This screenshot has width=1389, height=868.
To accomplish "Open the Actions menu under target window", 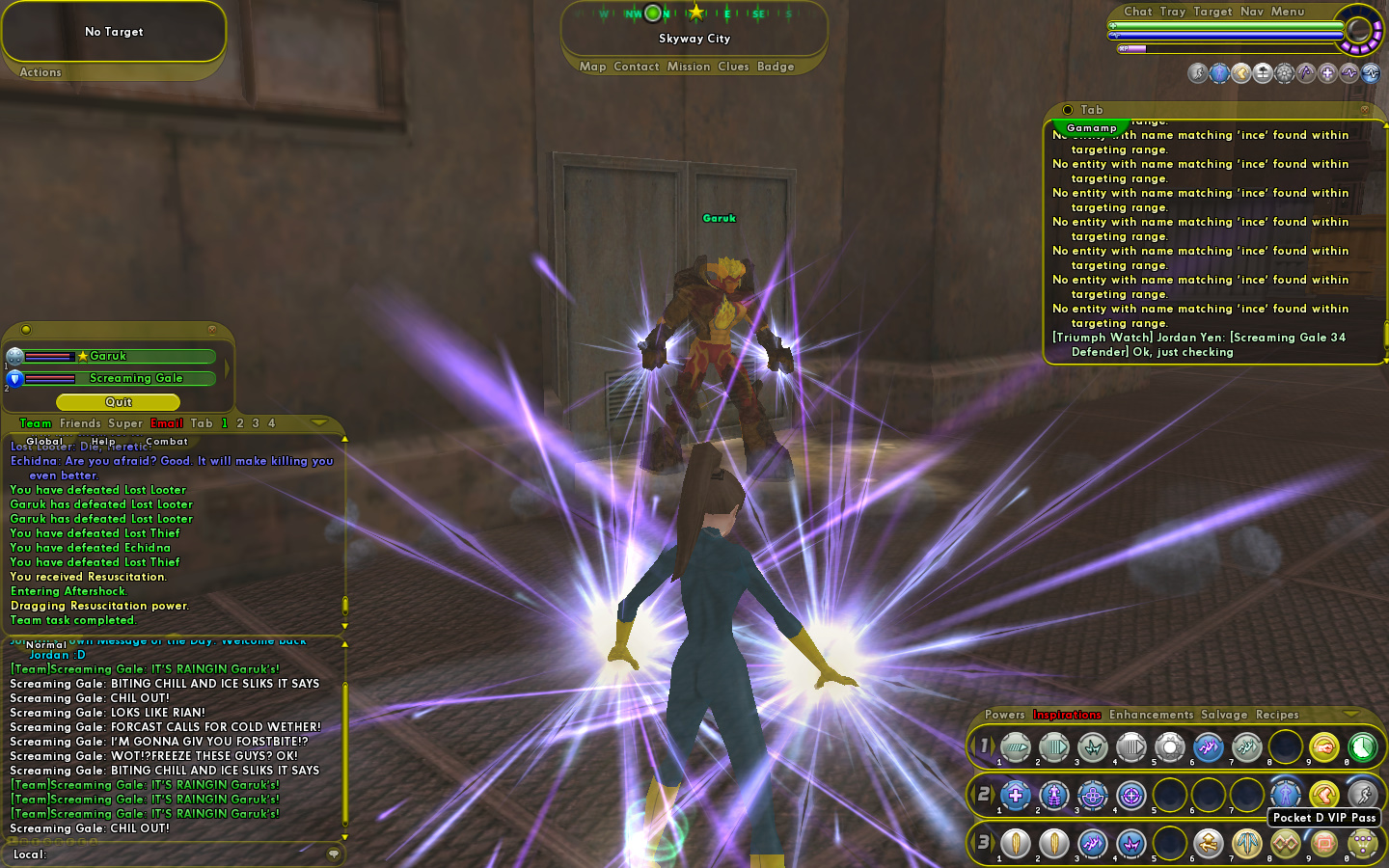I will 41,72.
